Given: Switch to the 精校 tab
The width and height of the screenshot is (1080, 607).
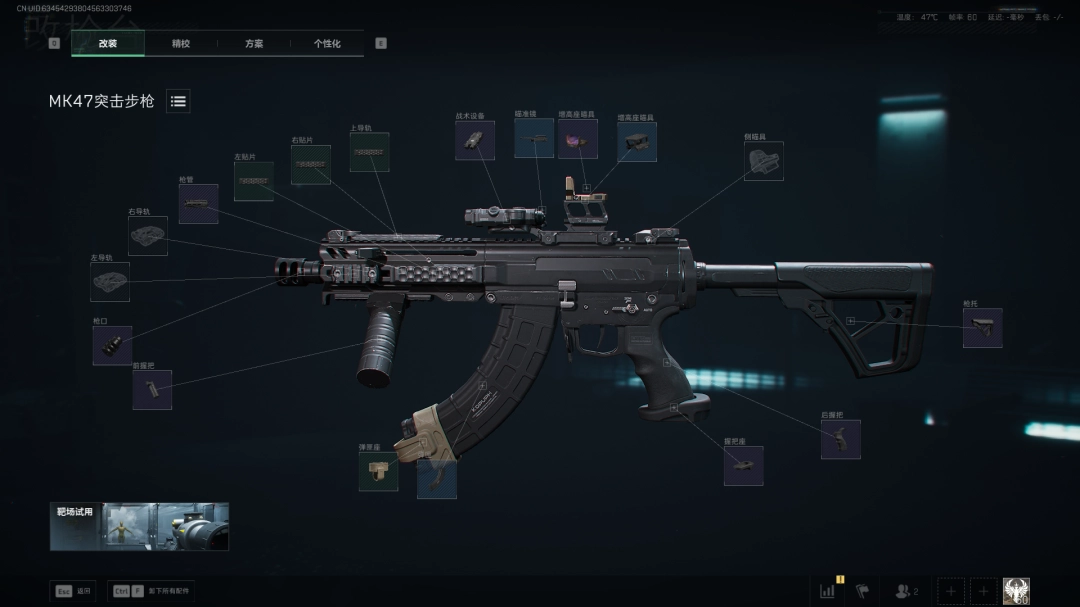Looking at the screenshot, I should pos(181,44).
